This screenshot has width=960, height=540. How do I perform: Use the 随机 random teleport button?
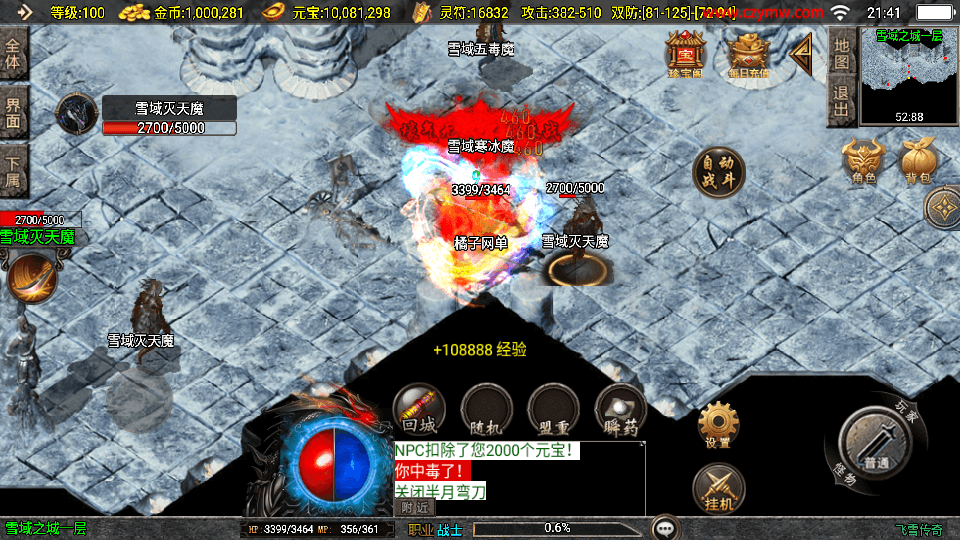pos(486,409)
